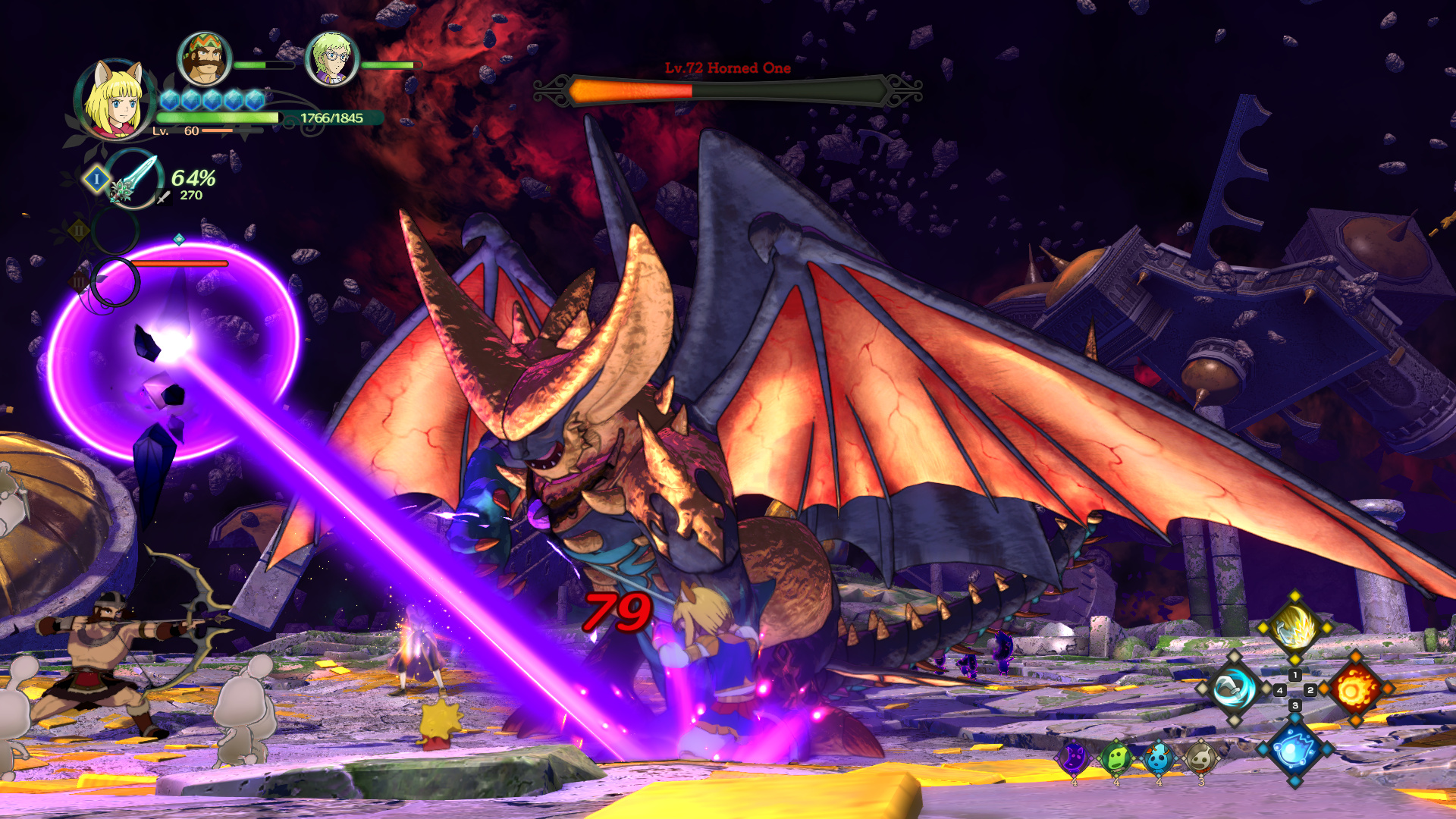Image resolution: width=1456 pixels, height=819 pixels.
Task: Select the blue higgledy icon
Action: click(1158, 758)
